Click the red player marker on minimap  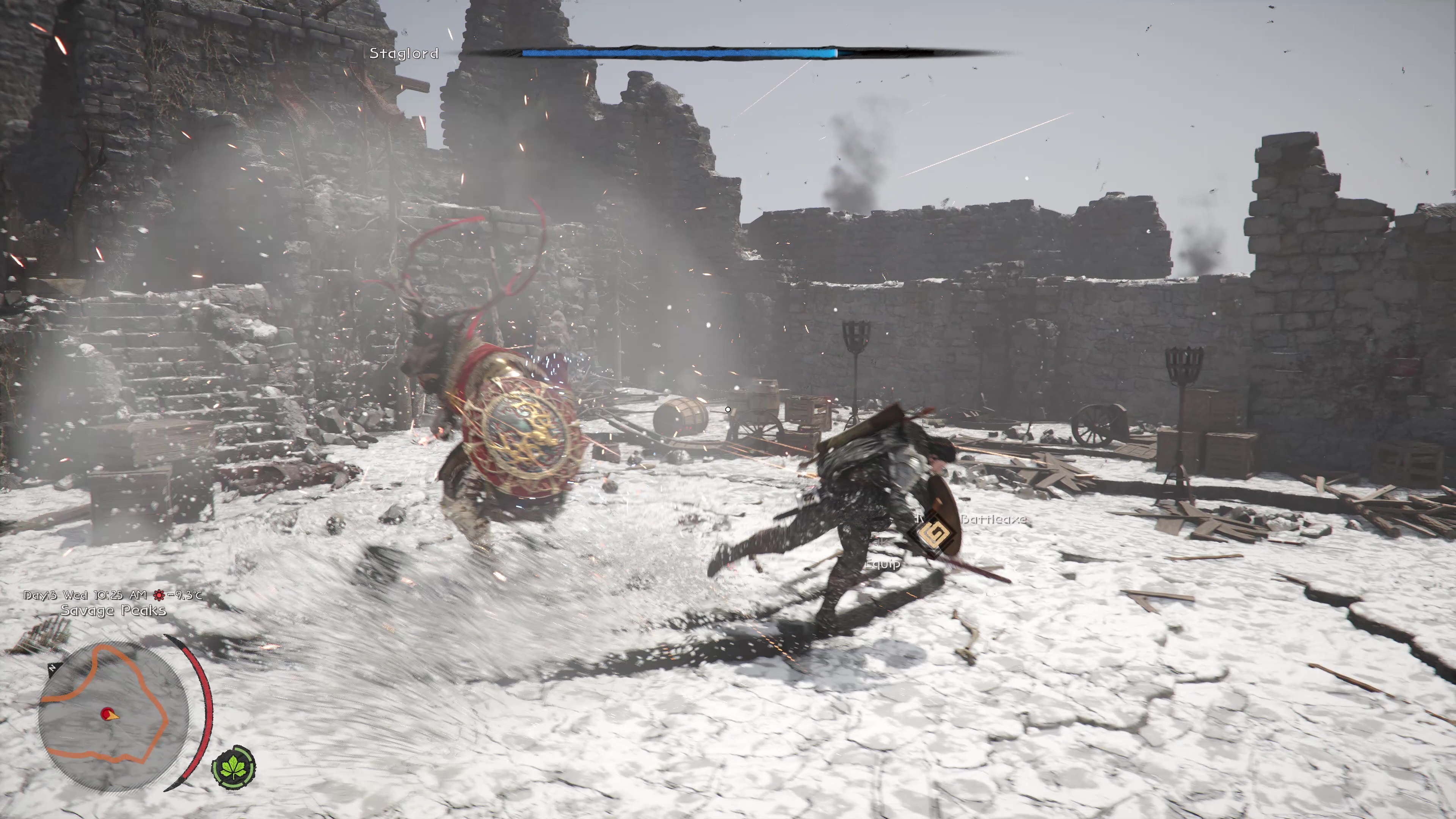pyautogui.click(x=107, y=714)
